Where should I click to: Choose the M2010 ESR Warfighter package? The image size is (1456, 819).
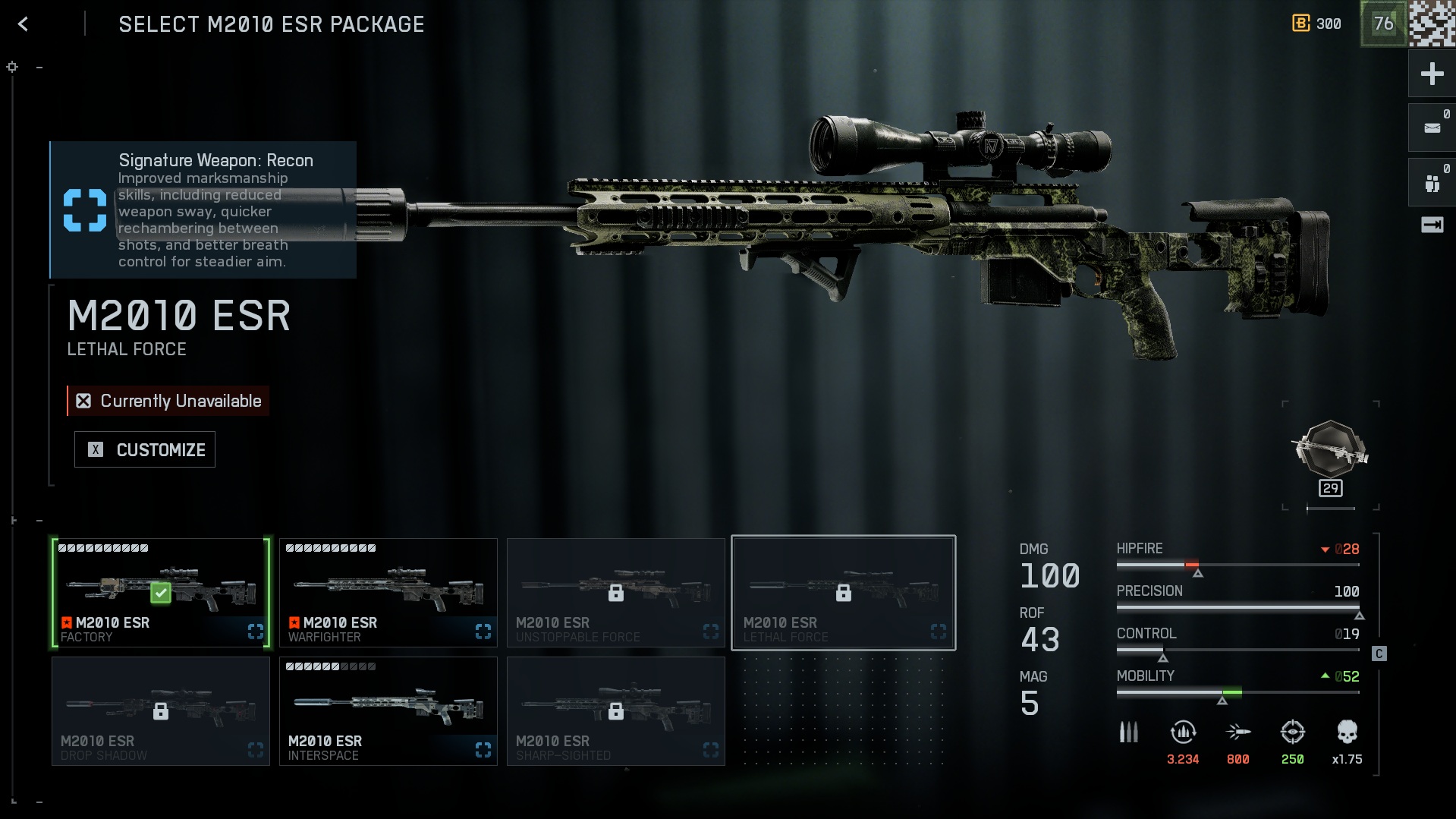(x=388, y=593)
